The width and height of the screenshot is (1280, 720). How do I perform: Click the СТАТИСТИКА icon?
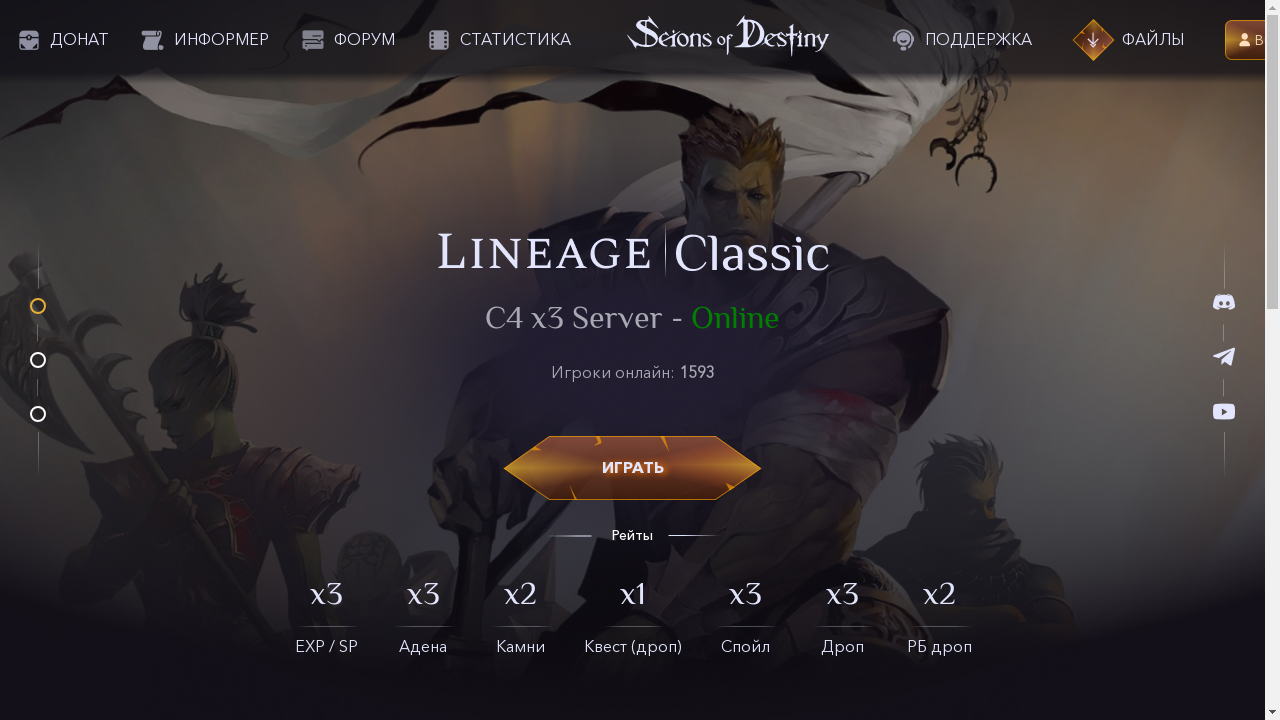[437, 39]
